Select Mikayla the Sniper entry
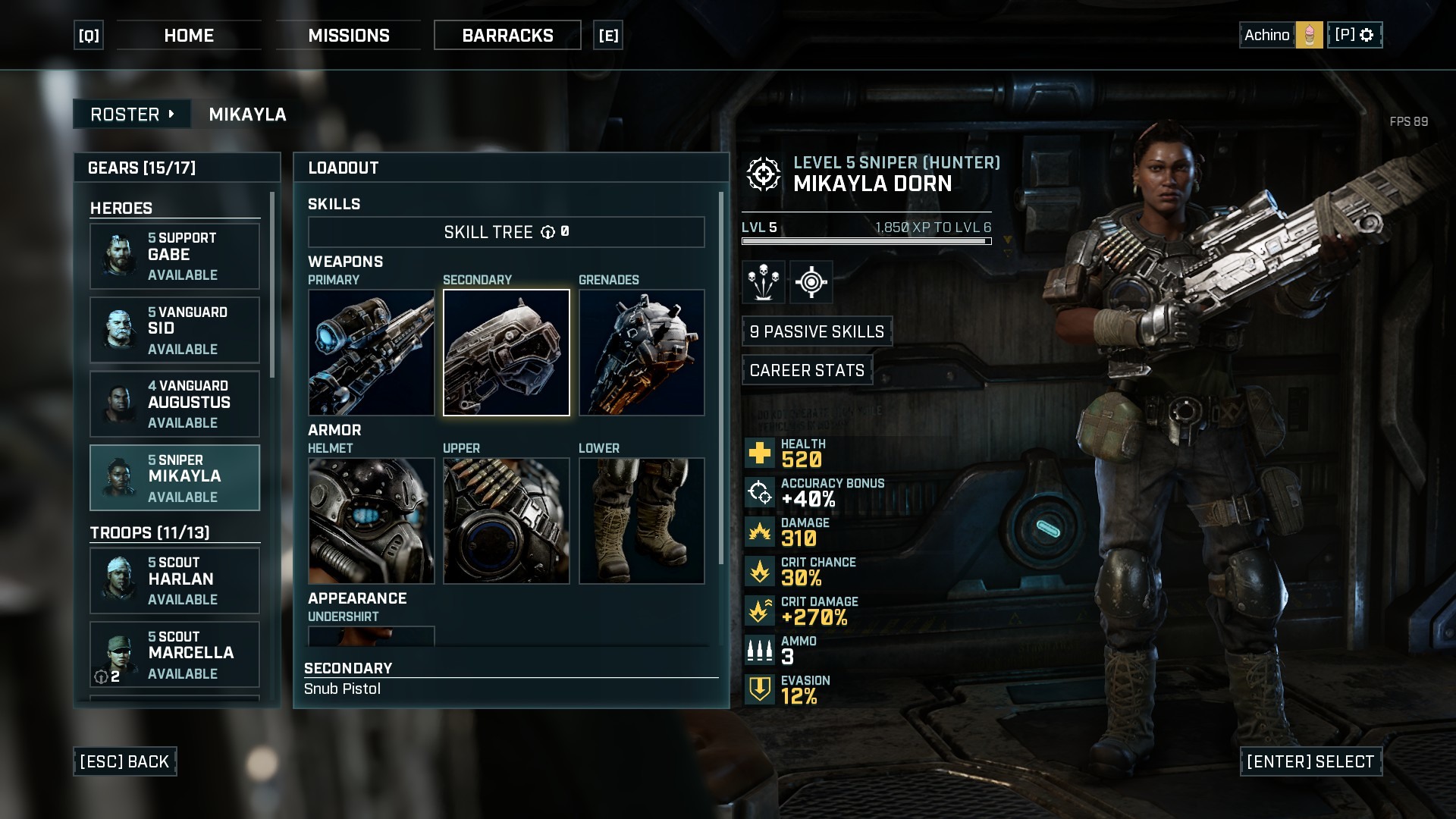 [x=175, y=478]
